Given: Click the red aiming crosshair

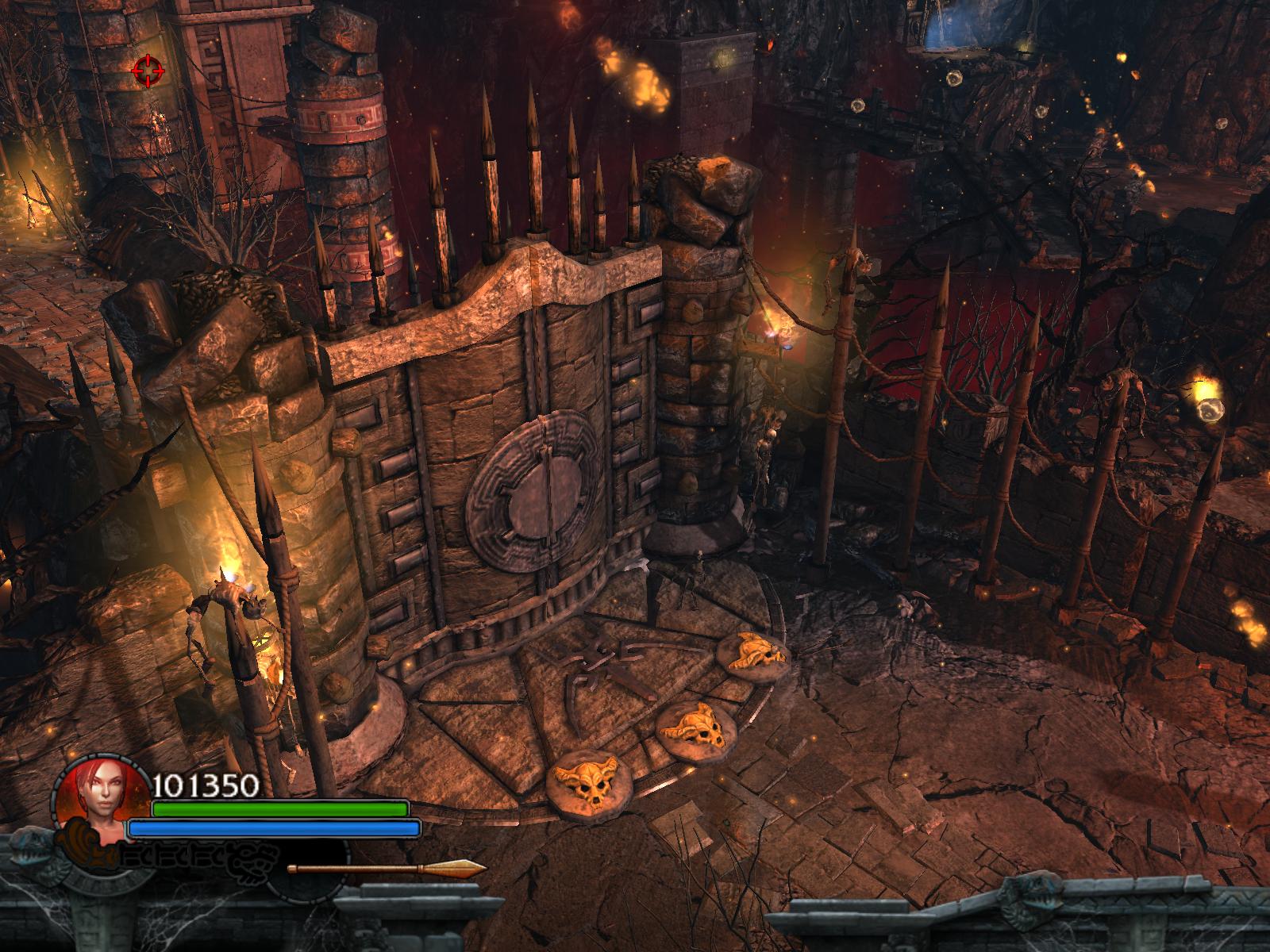Looking at the screenshot, I should tap(148, 71).
